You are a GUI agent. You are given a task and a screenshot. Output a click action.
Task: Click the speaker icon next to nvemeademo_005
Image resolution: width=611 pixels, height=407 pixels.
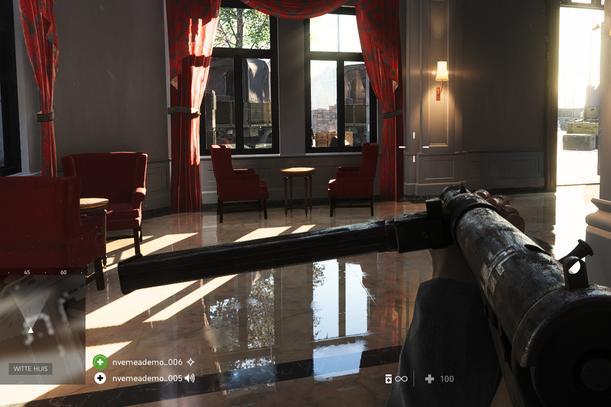(190, 378)
